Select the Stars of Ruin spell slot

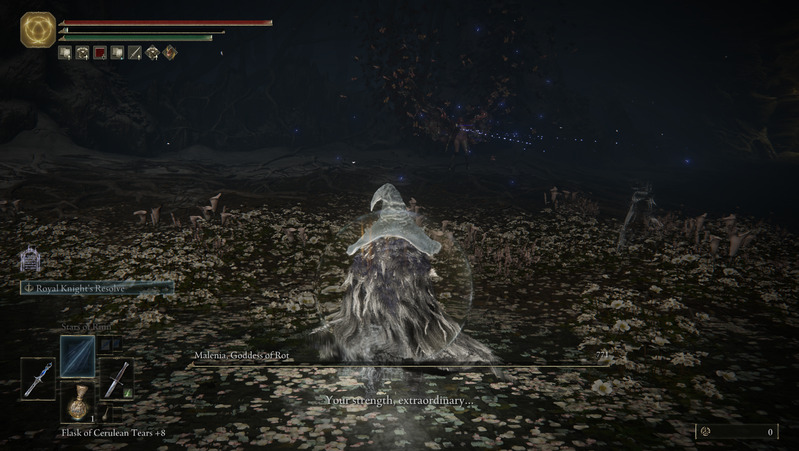tap(77, 356)
